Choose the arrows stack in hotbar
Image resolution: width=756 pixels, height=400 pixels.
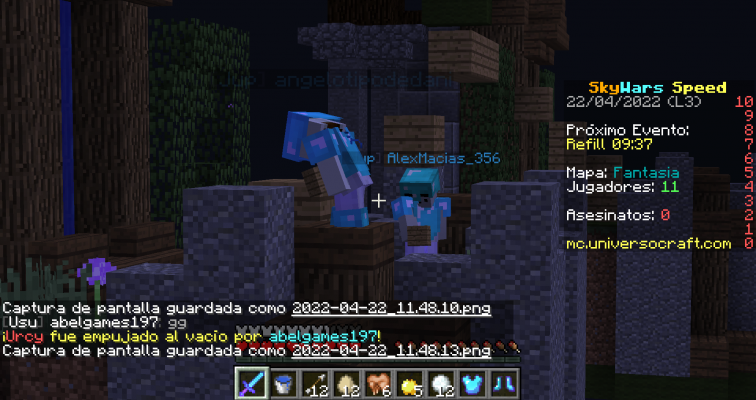[315, 383]
